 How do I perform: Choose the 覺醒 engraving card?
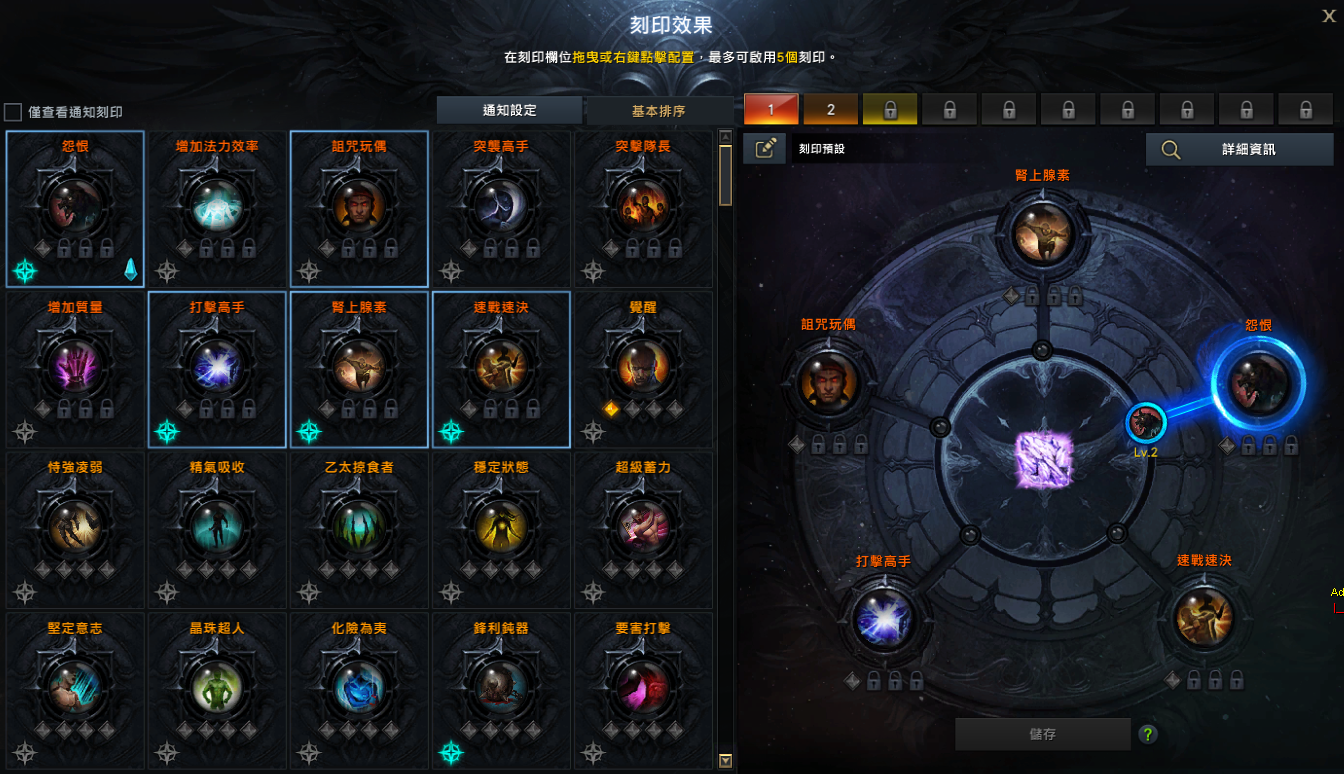643,368
